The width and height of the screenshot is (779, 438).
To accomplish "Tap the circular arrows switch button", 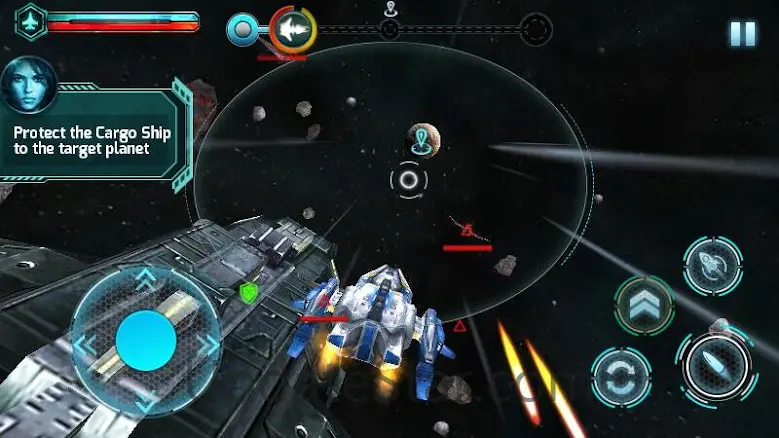I will 622,376.
